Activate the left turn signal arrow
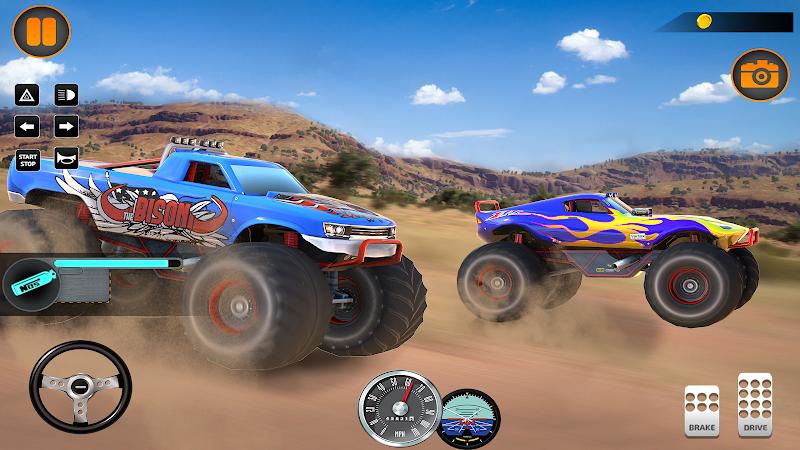The image size is (800, 450). click(x=28, y=127)
